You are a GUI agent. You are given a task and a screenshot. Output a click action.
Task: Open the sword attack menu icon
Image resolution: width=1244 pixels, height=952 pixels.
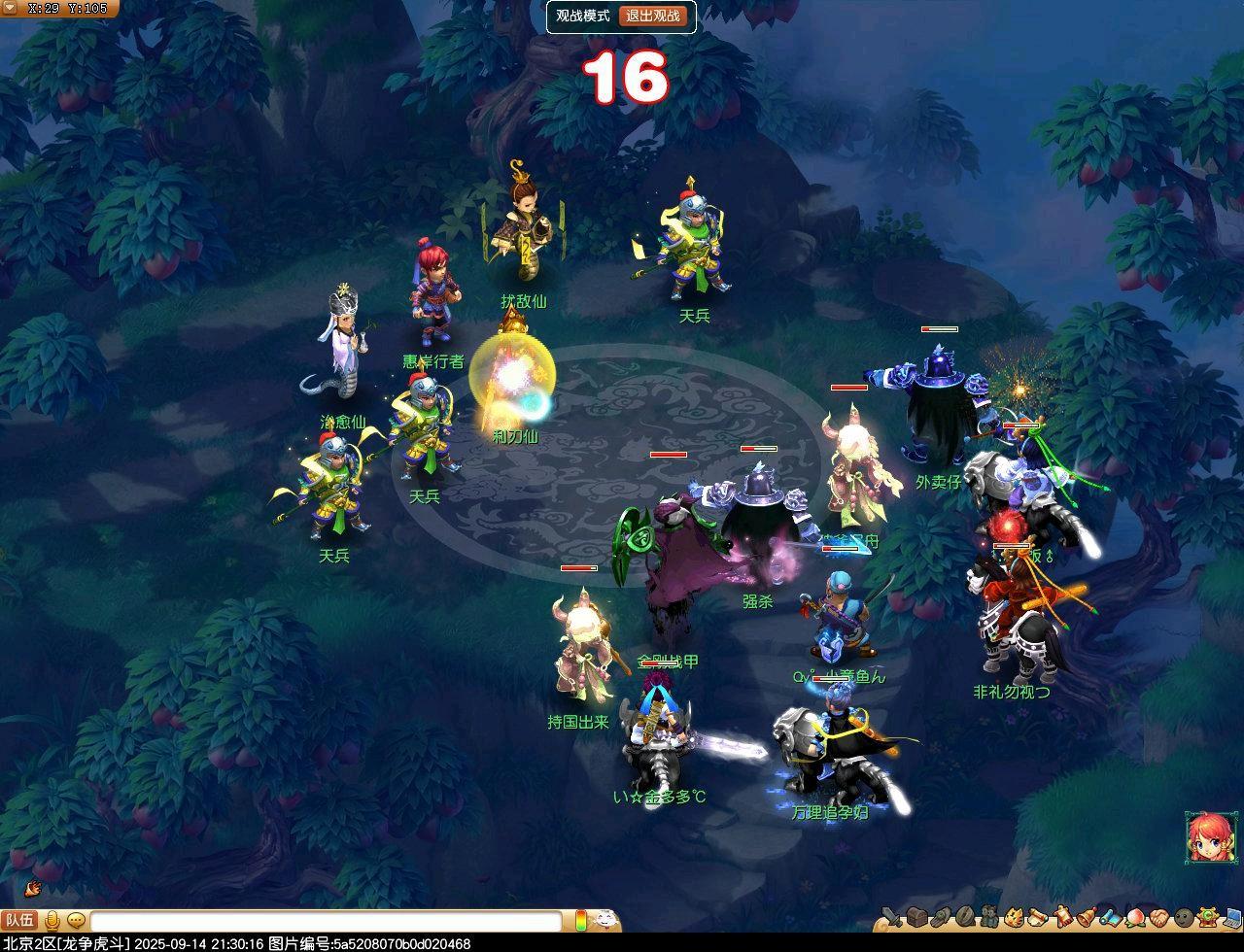[892, 917]
